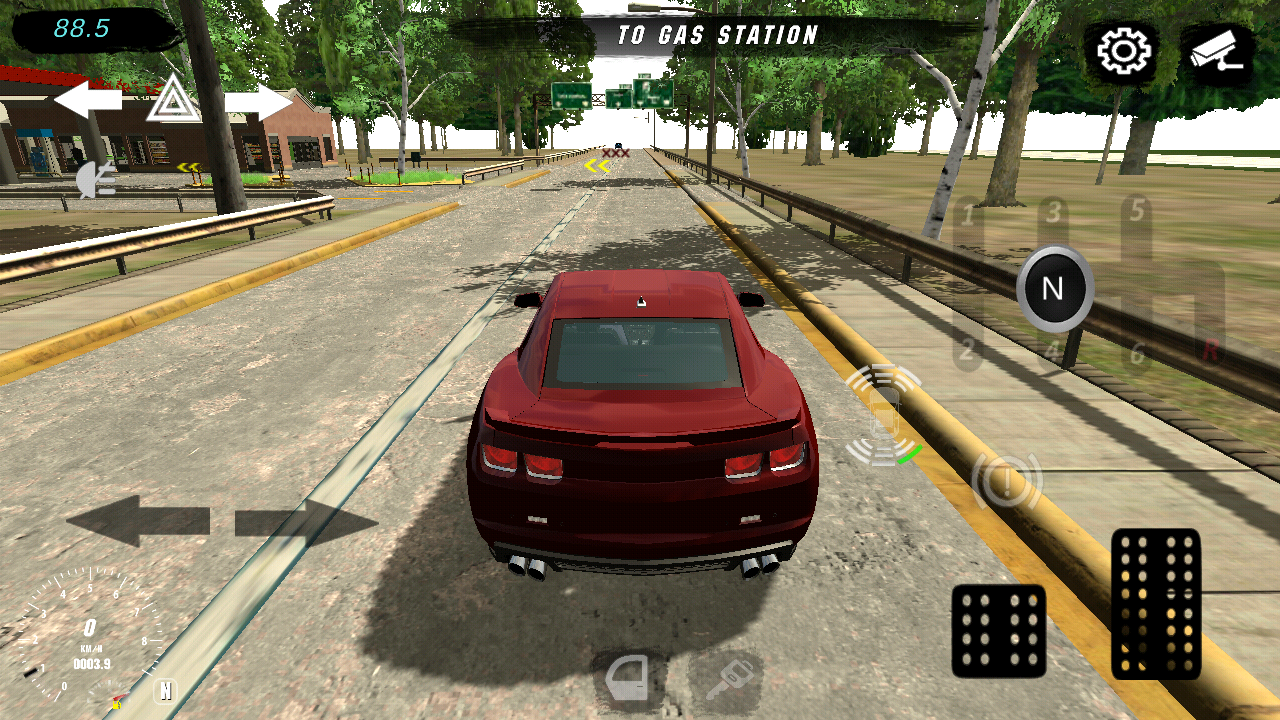Shift into first gear
The image size is (1280, 720).
(x=967, y=215)
